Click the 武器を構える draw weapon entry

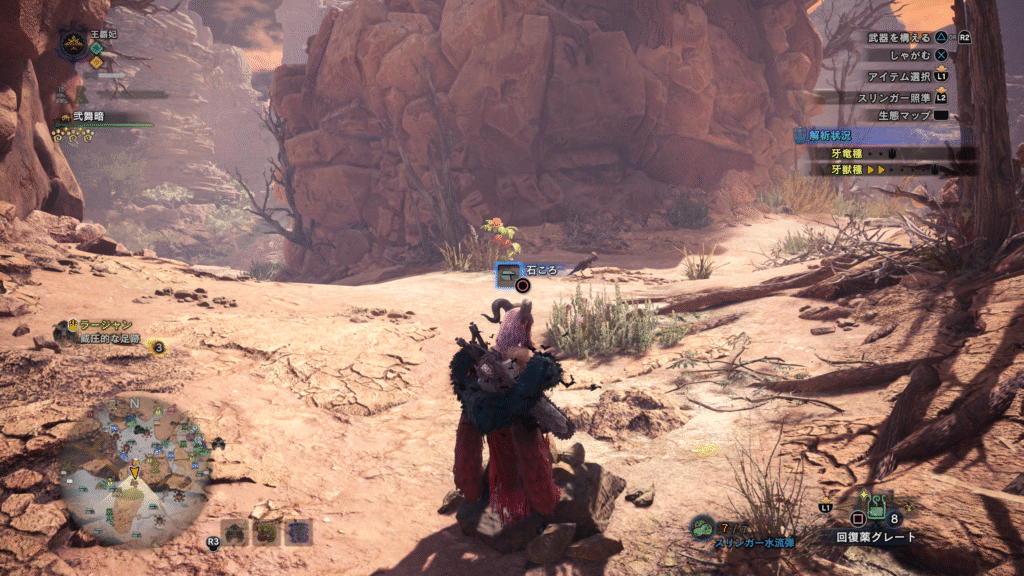898,38
